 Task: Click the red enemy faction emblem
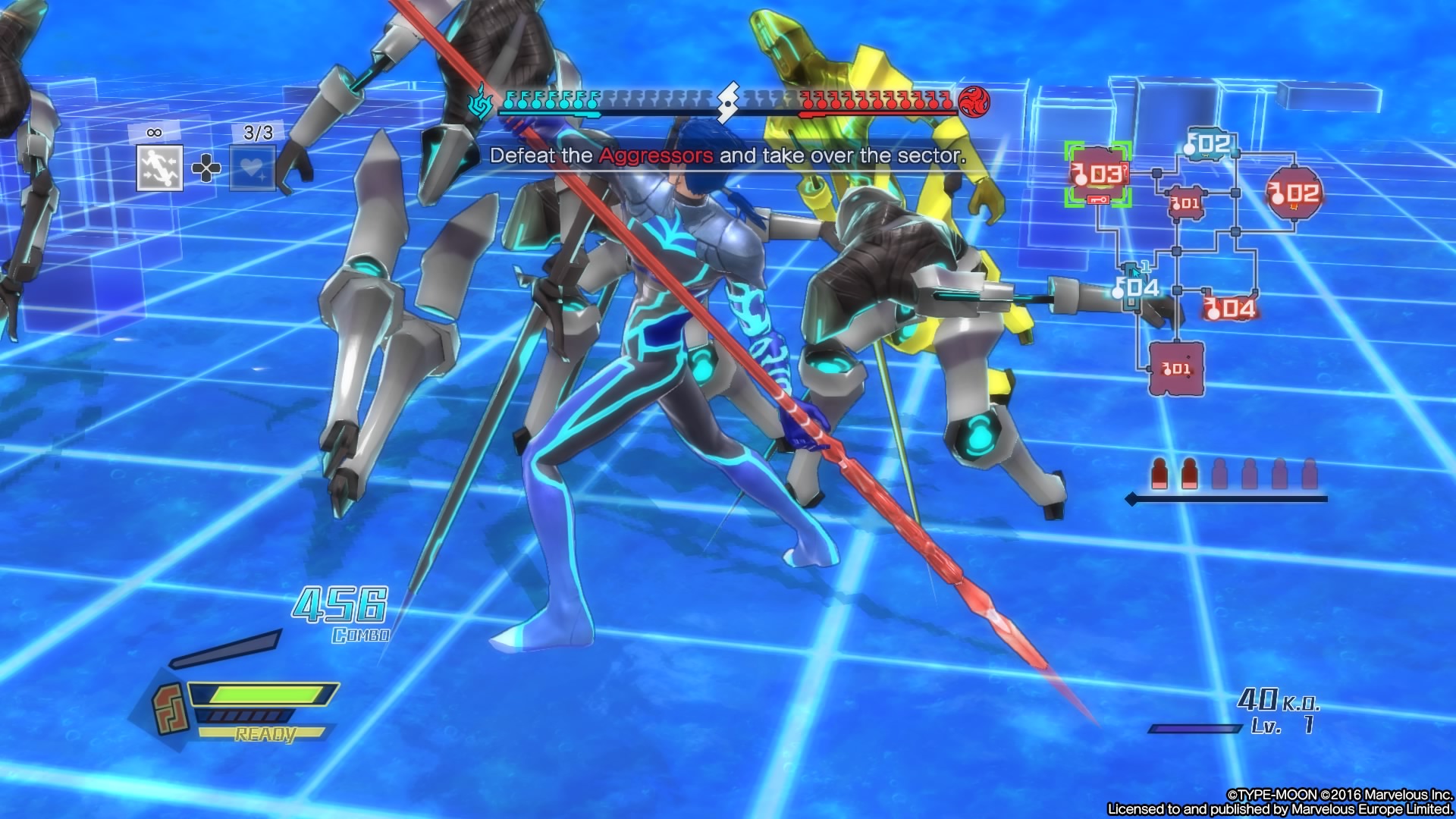tap(974, 102)
